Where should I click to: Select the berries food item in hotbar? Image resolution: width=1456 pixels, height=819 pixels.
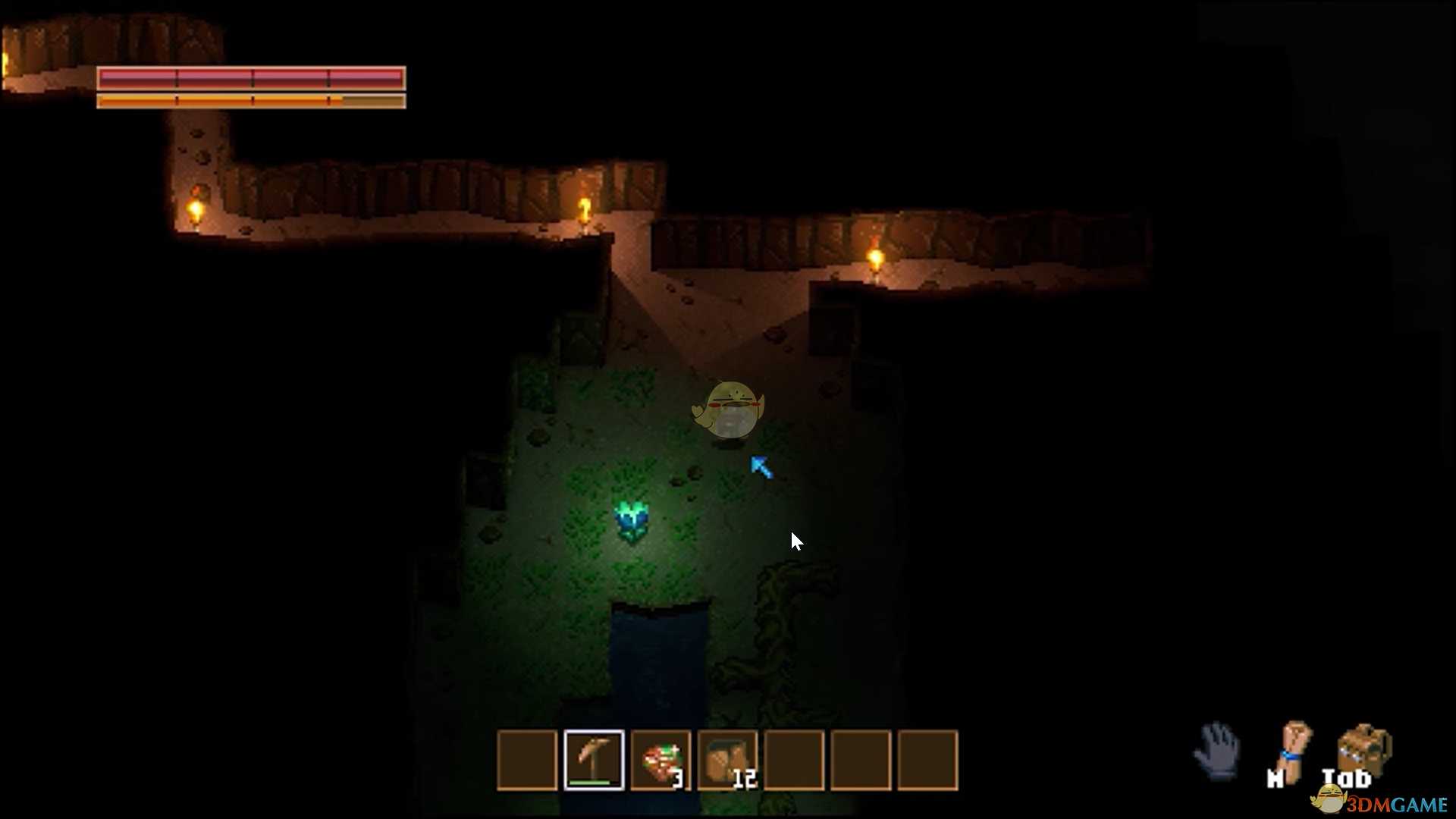658,758
